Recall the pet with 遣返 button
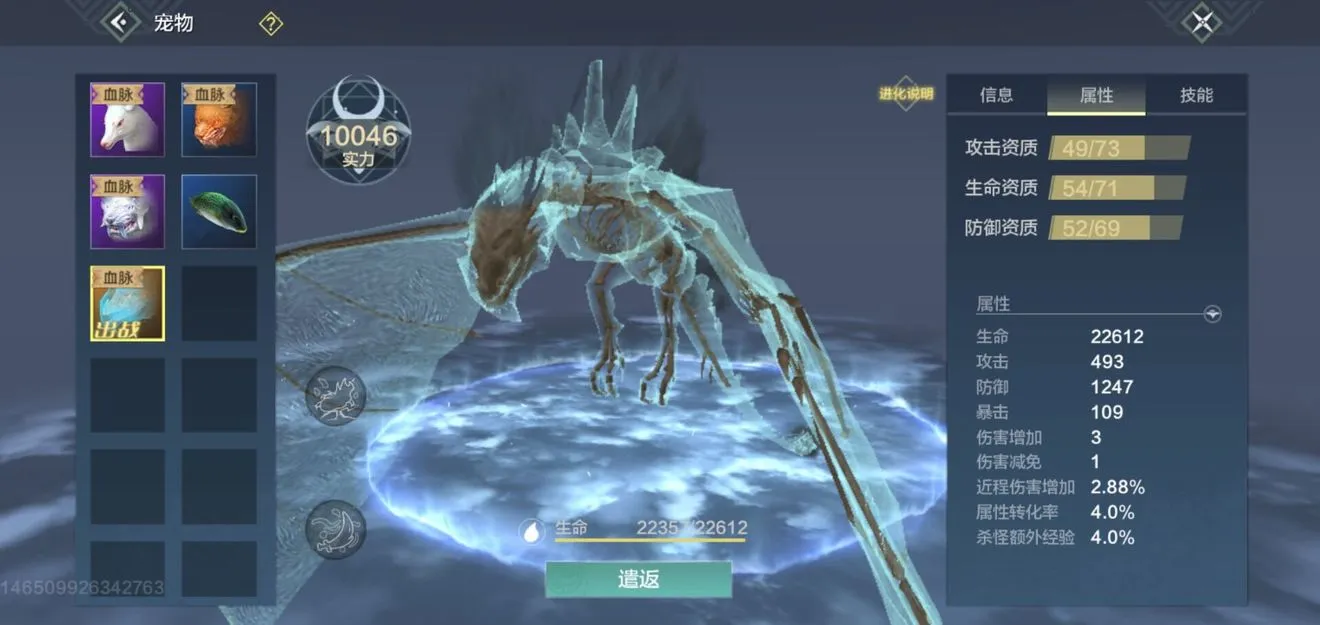This screenshot has width=1320, height=625. point(638,580)
